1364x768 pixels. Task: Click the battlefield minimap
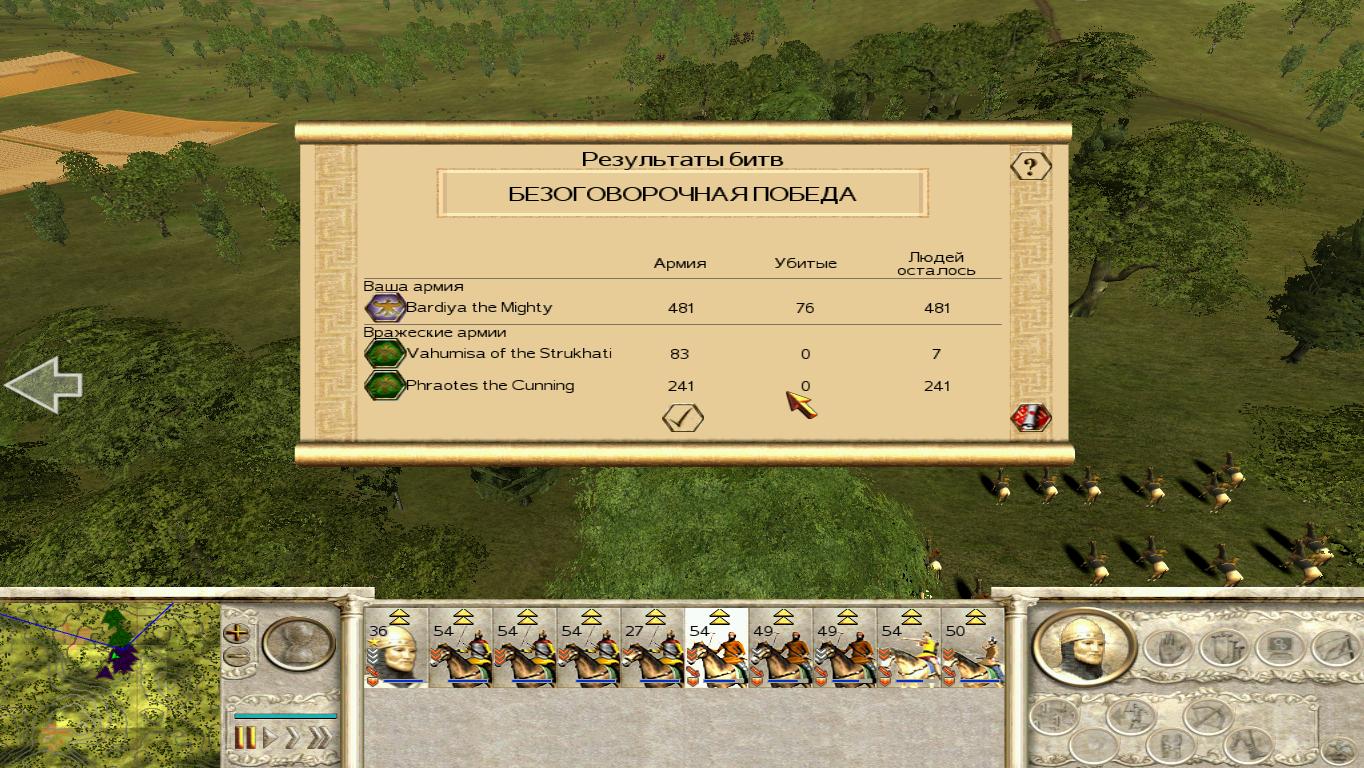(108, 680)
